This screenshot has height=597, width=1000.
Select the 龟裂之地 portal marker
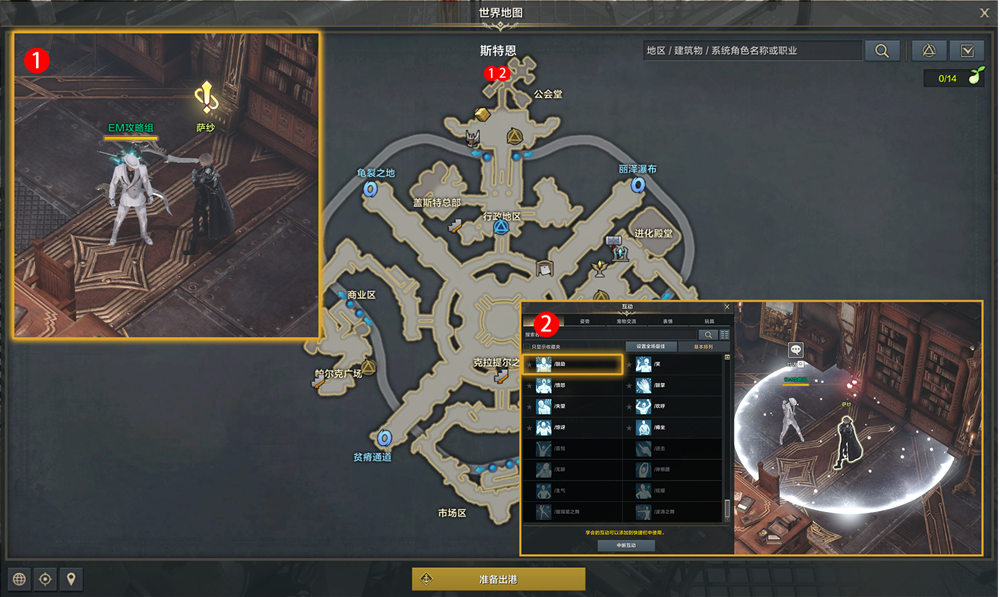(370, 188)
